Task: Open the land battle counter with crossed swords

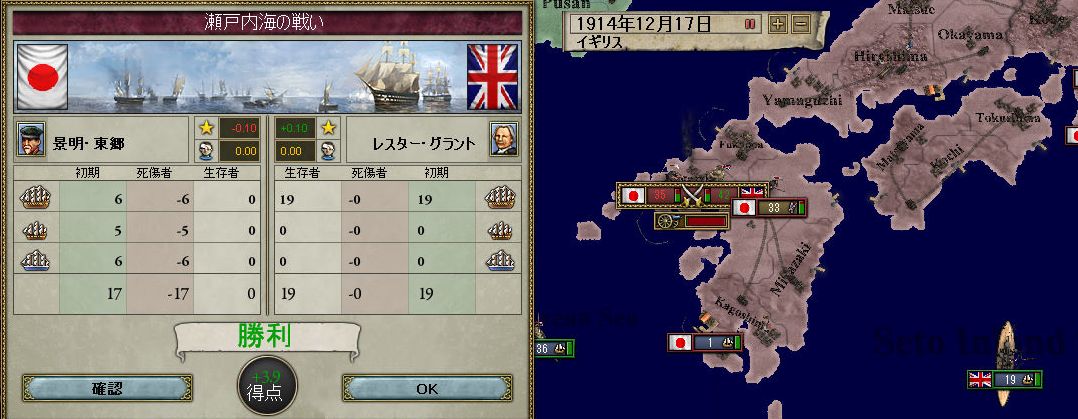Action: [692, 193]
